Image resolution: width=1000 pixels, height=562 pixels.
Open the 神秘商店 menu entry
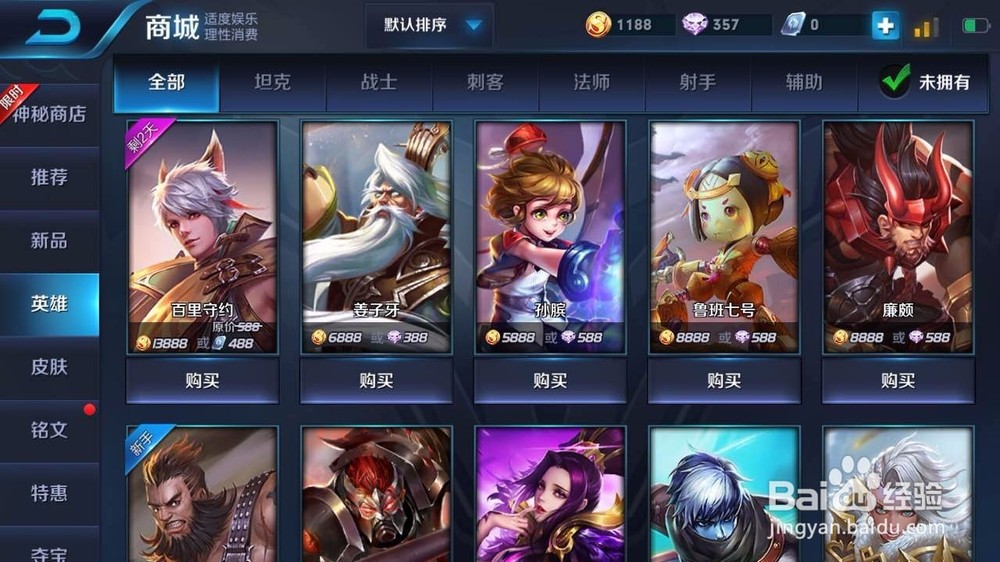pyautogui.click(x=49, y=114)
